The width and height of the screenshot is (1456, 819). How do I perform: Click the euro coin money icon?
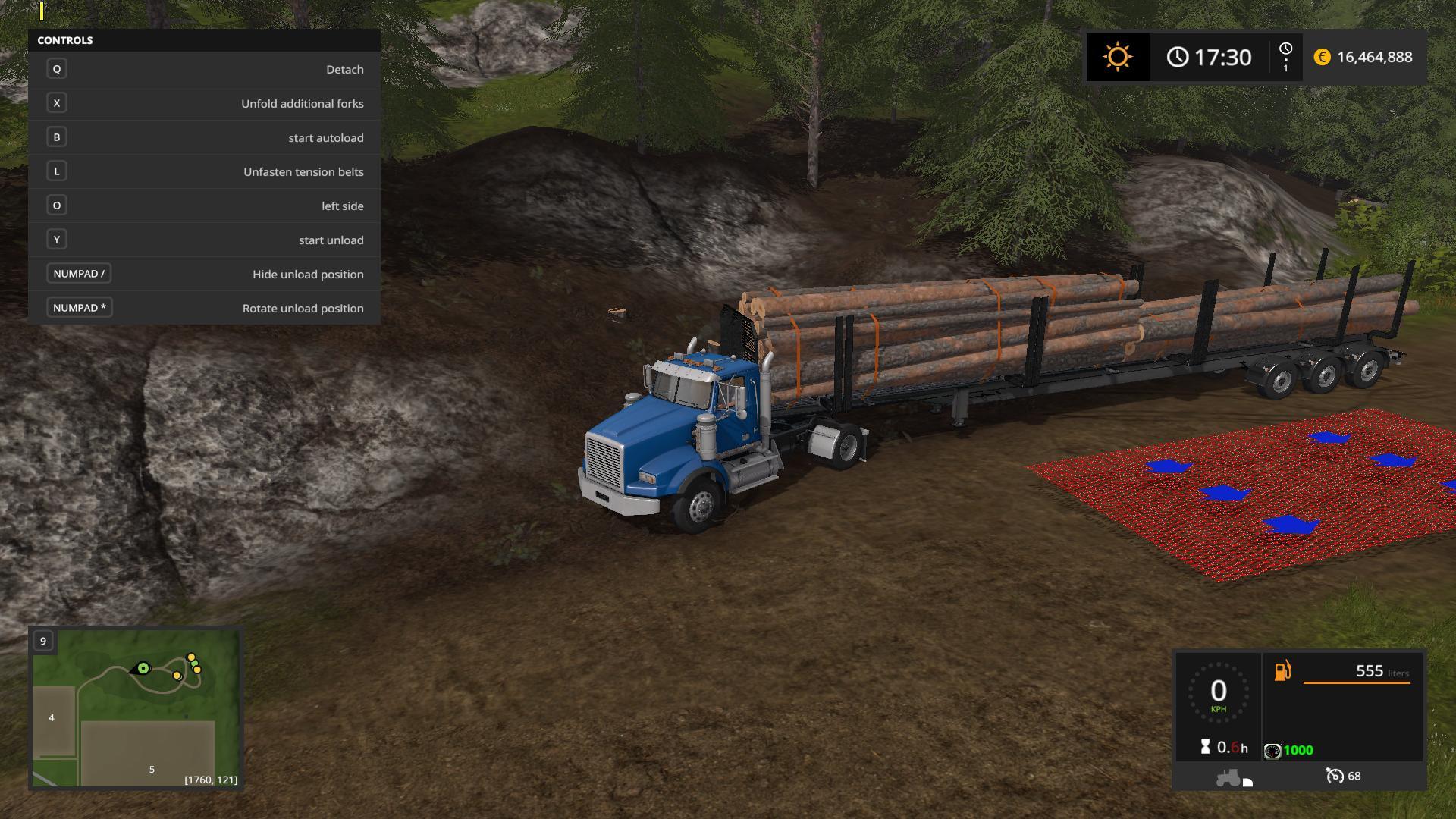1322,57
